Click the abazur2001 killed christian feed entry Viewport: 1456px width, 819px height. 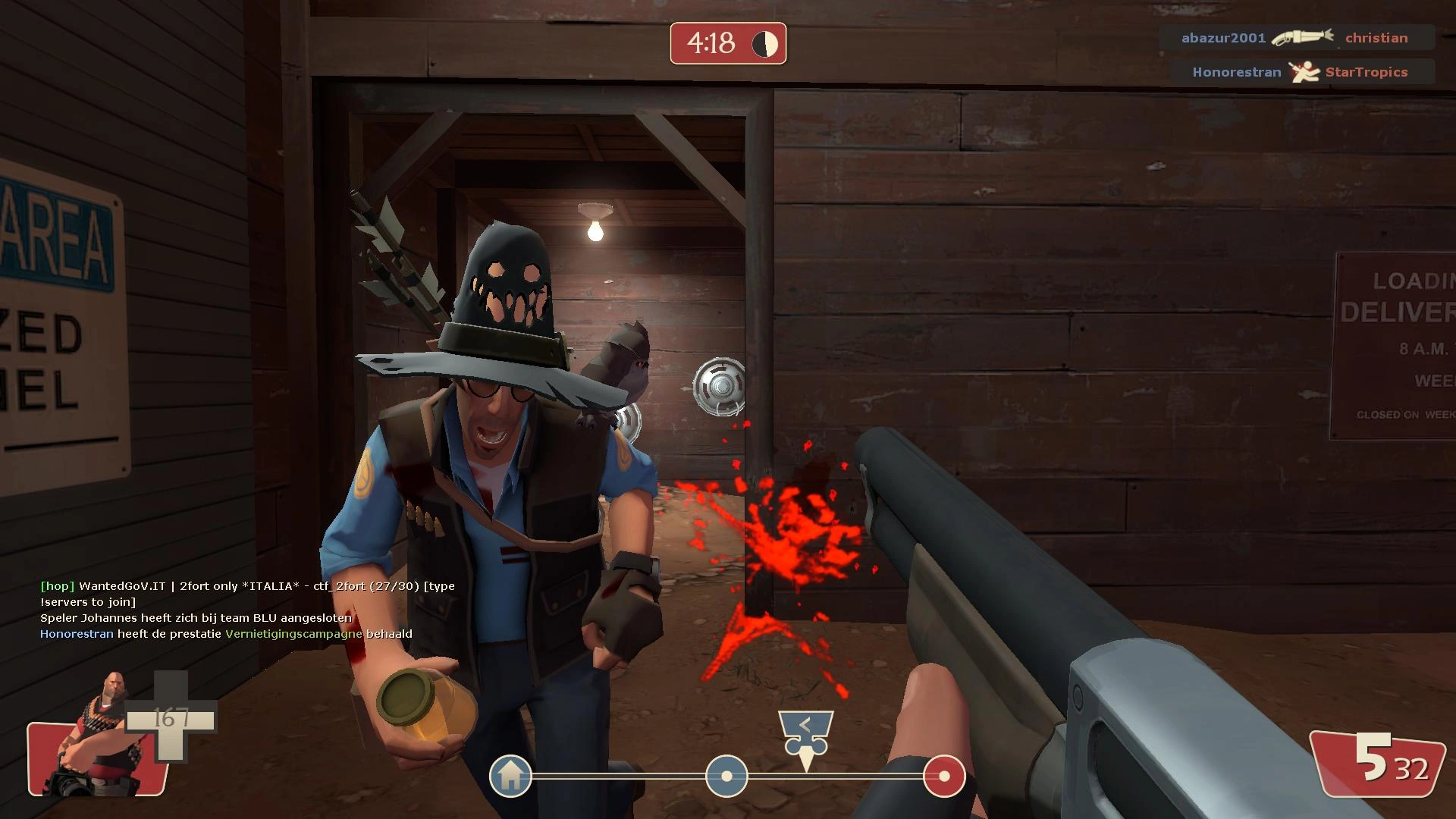tap(1295, 38)
